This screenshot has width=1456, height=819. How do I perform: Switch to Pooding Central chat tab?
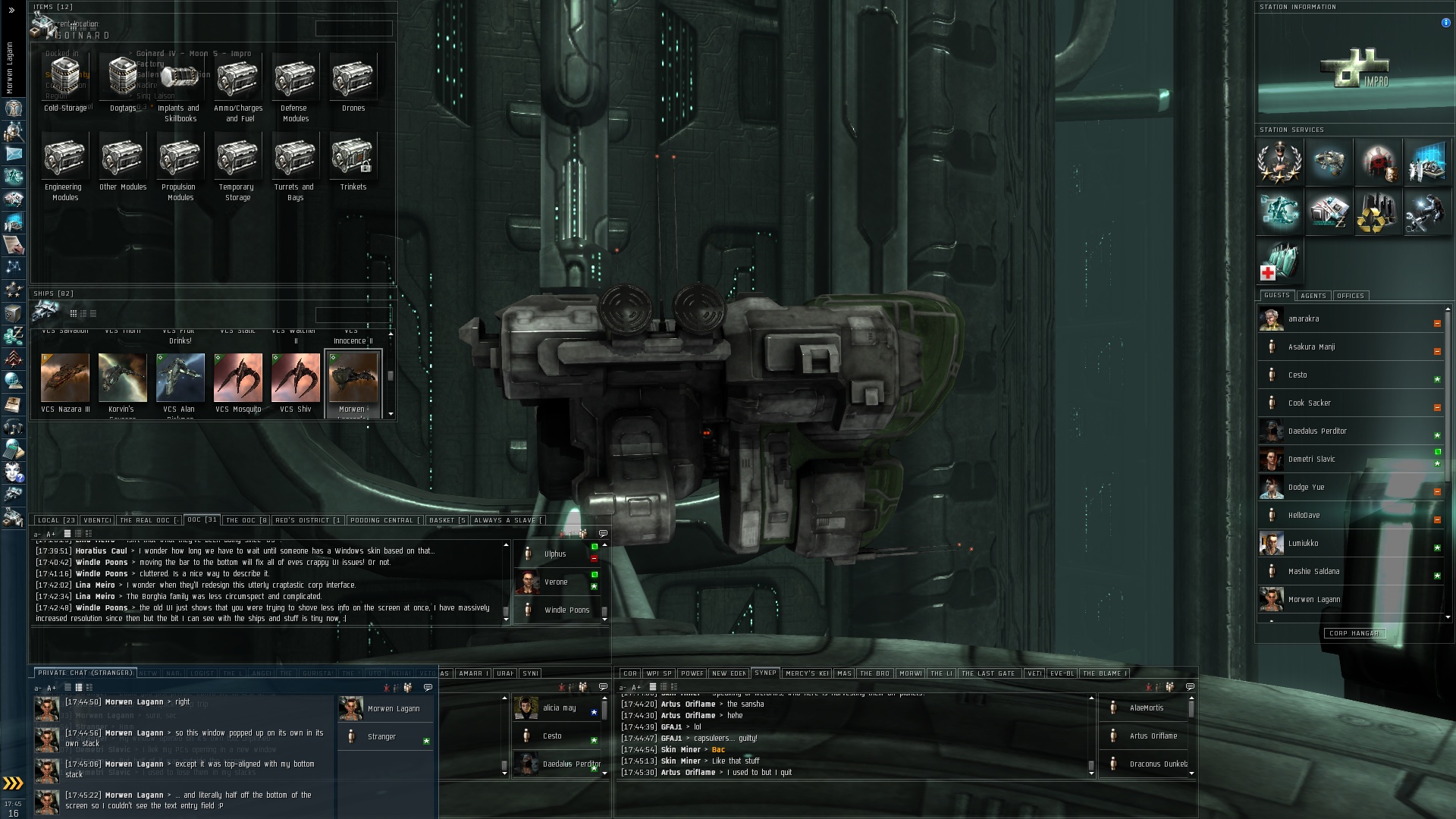[384, 520]
